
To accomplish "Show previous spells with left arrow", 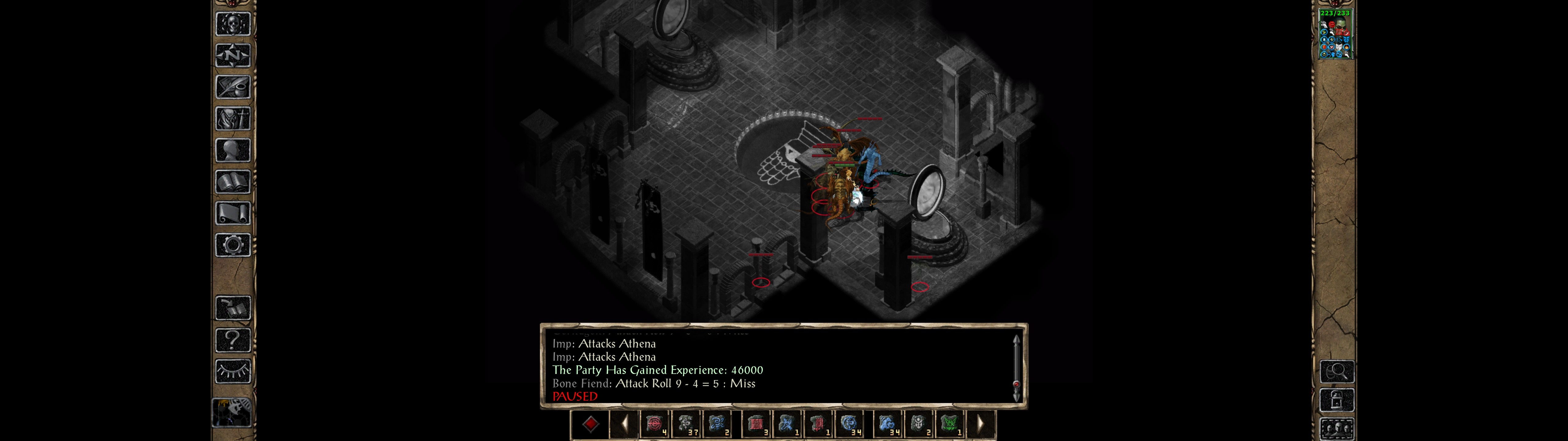I will [624, 424].
